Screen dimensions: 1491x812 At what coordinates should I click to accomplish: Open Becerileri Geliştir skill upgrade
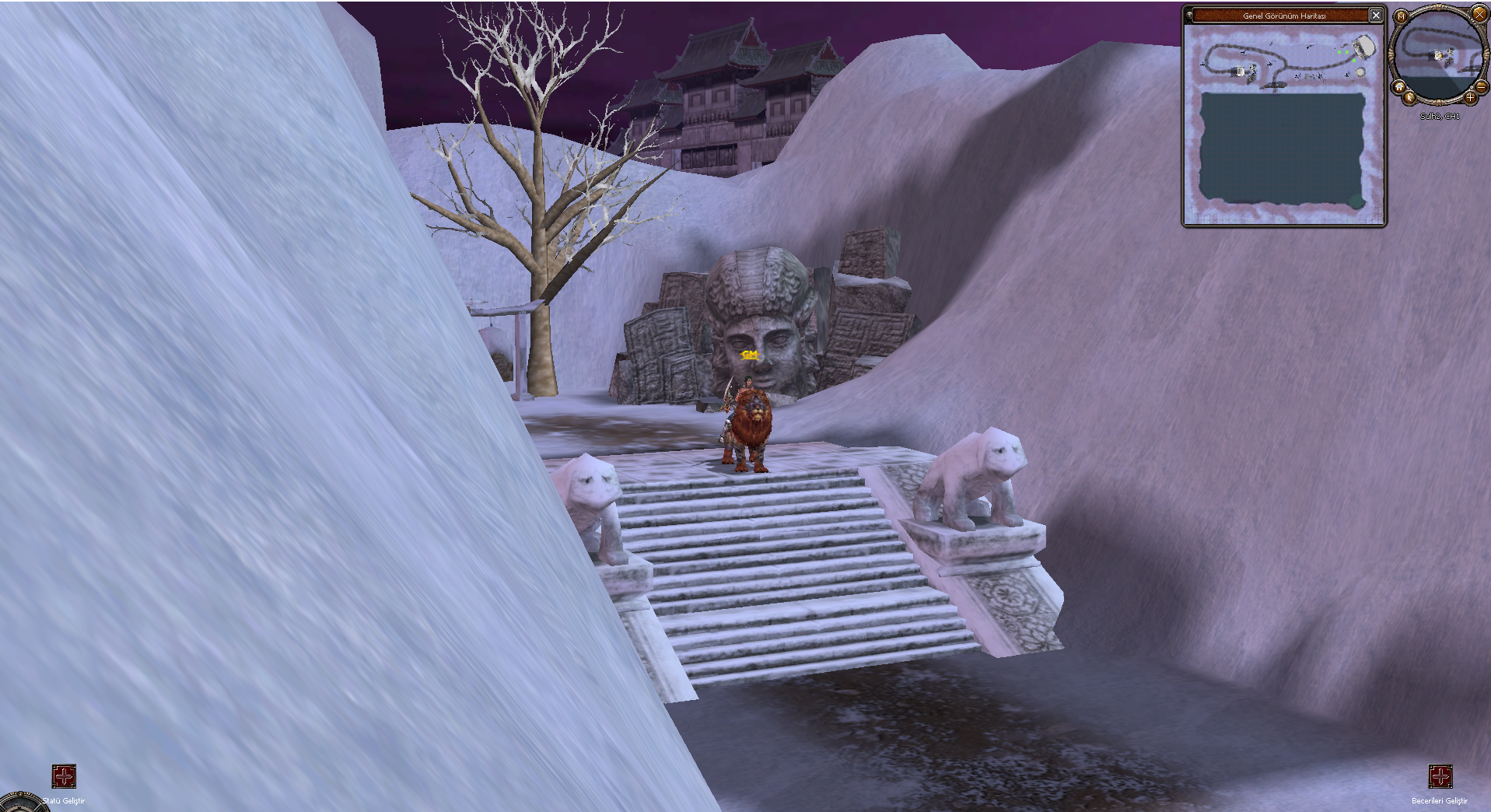click(x=1440, y=776)
